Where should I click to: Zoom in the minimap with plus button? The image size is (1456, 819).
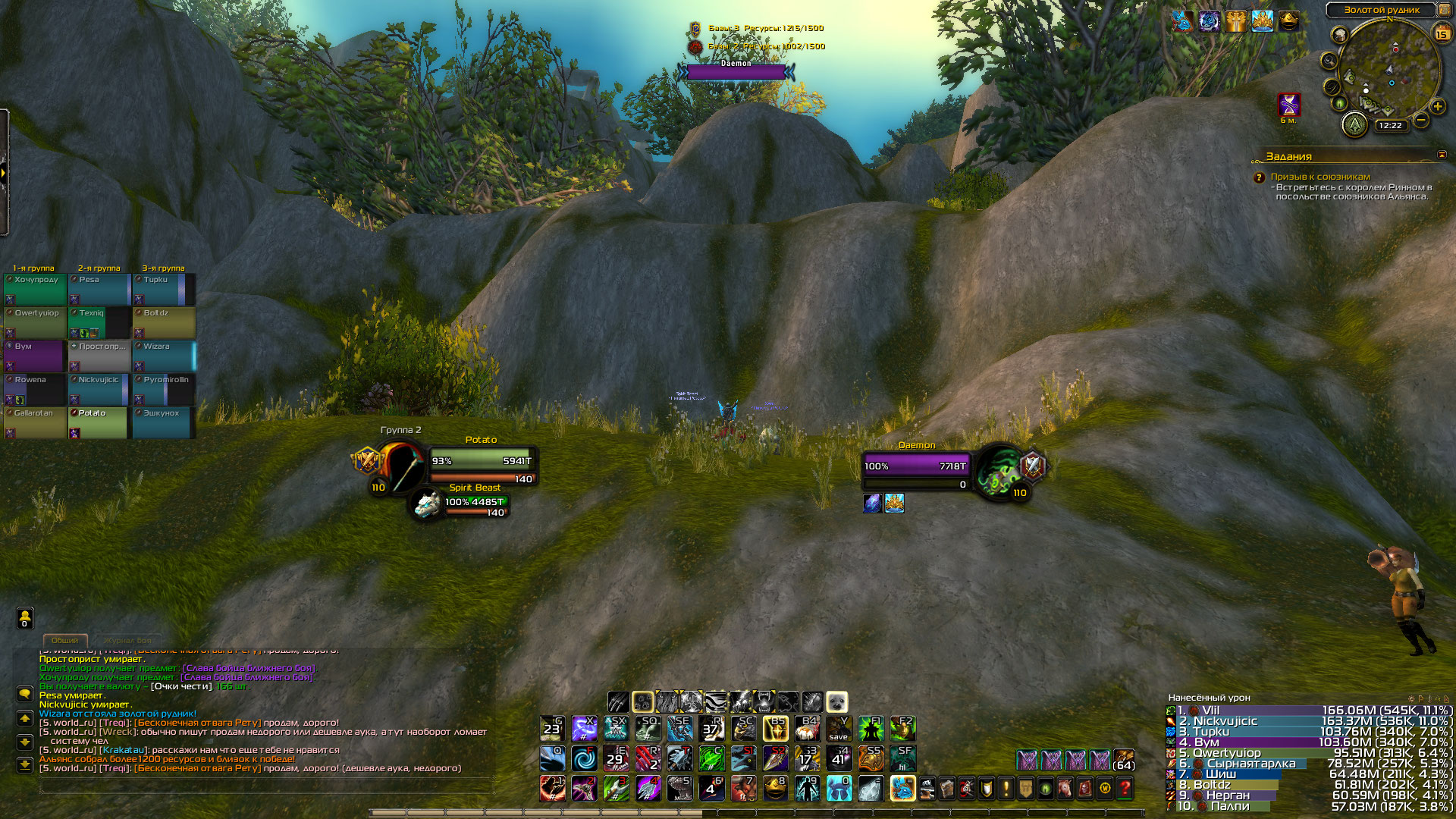click(1438, 106)
